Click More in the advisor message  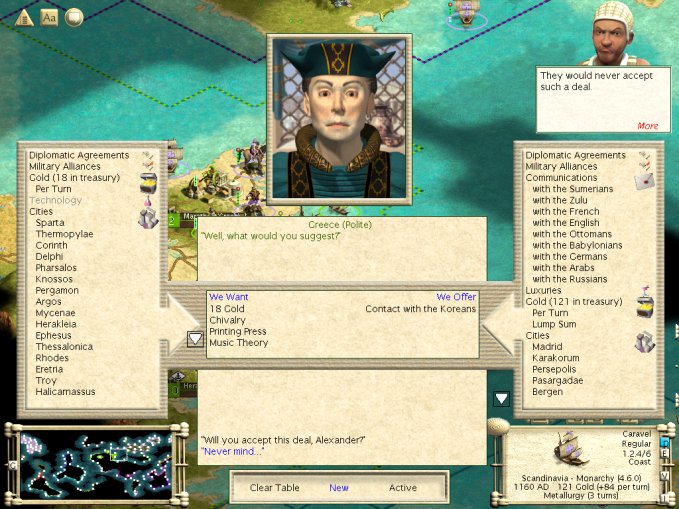tap(647, 126)
